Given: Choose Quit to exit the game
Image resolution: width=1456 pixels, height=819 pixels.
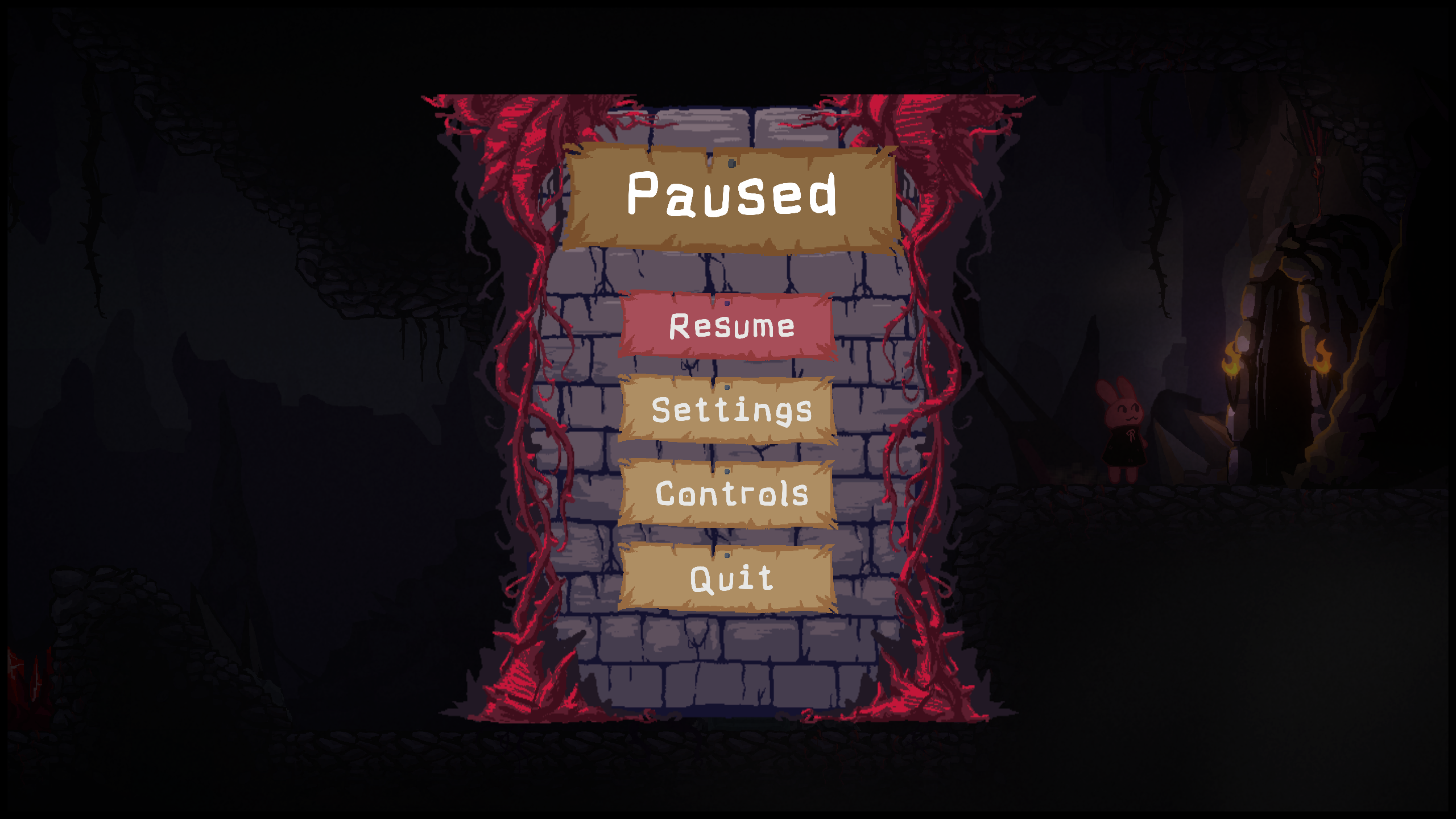Looking at the screenshot, I should point(728,578).
